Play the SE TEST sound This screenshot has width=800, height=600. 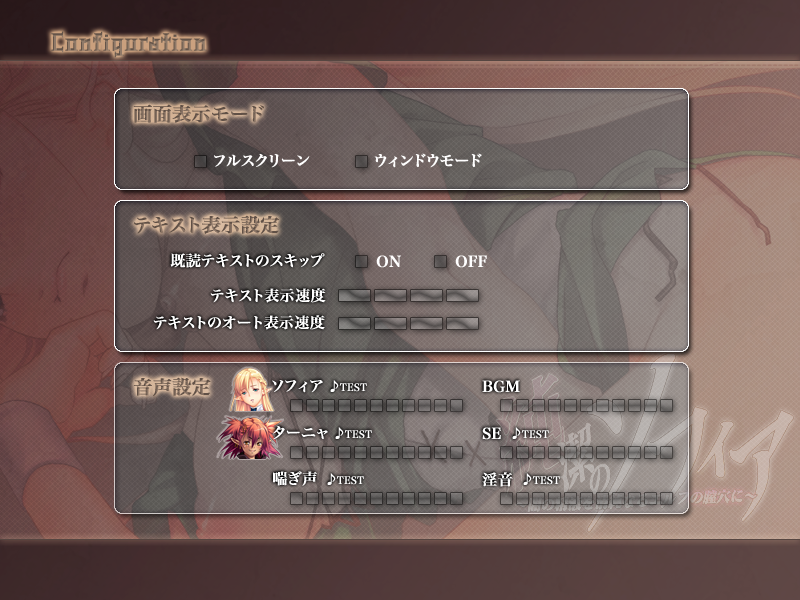pyautogui.click(x=531, y=434)
